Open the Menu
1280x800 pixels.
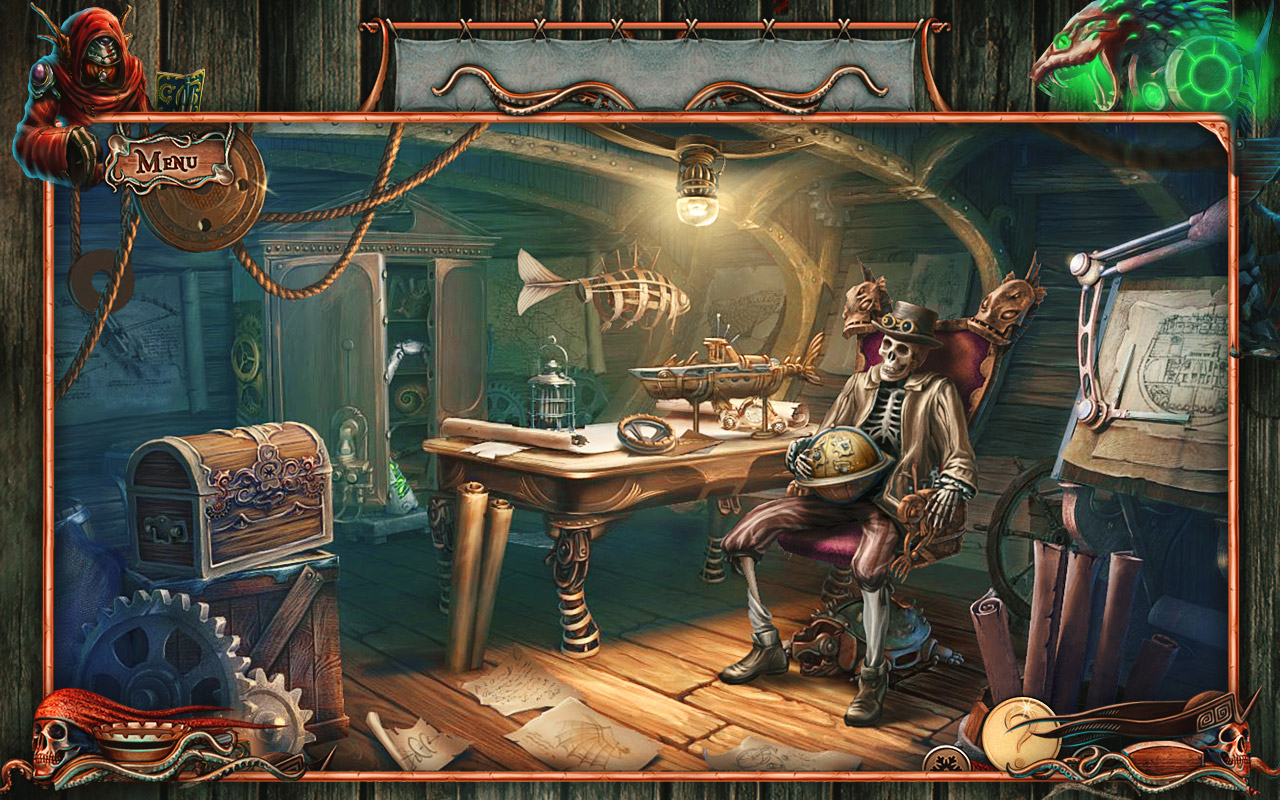click(168, 160)
